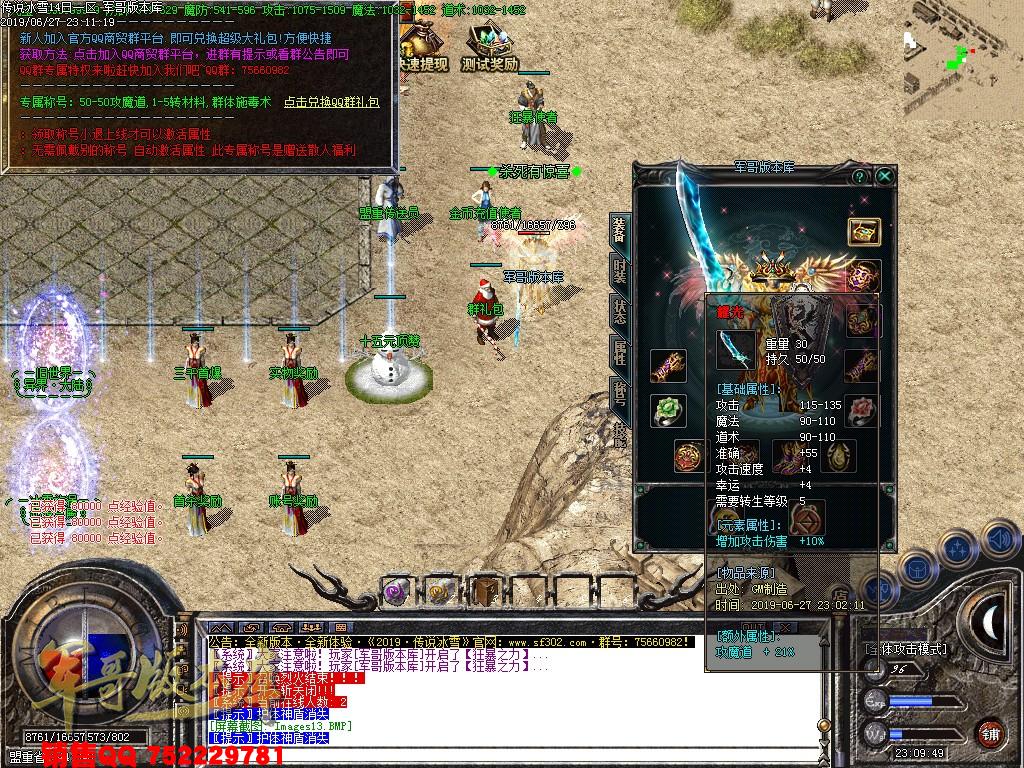The width and height of the screenshot is (1024, 768).
Task: Select the 称号 title tab
Action: point(619,393)
